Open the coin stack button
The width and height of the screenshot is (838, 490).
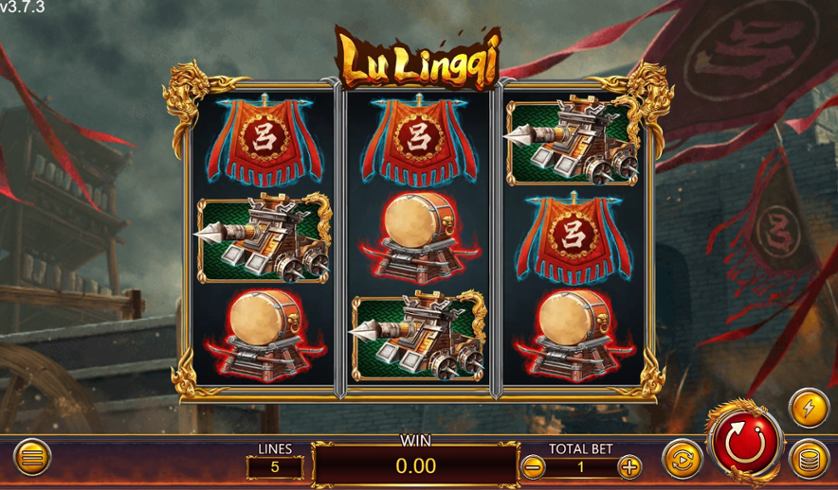click(807, 459)
